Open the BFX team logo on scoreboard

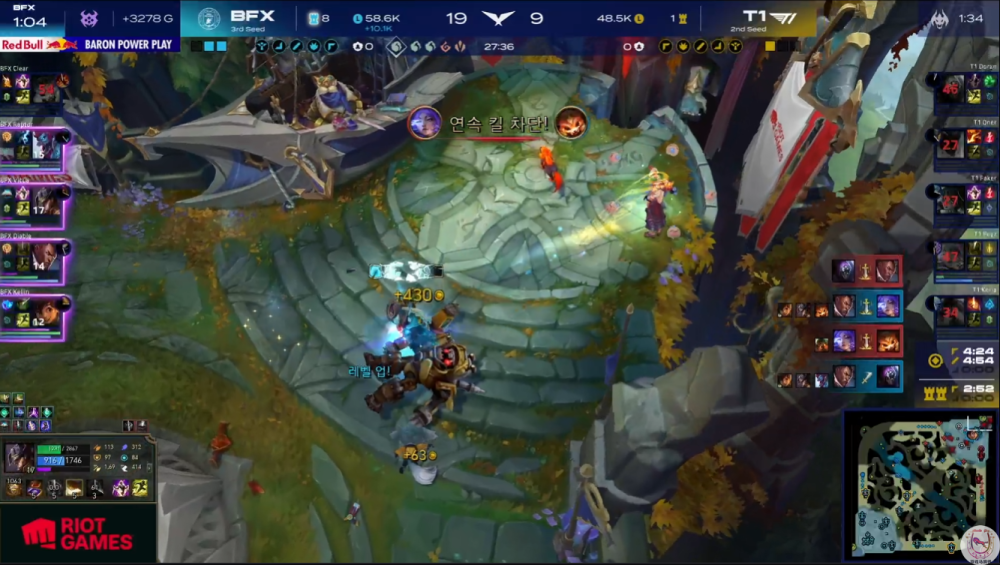click(x=209, y=18)
